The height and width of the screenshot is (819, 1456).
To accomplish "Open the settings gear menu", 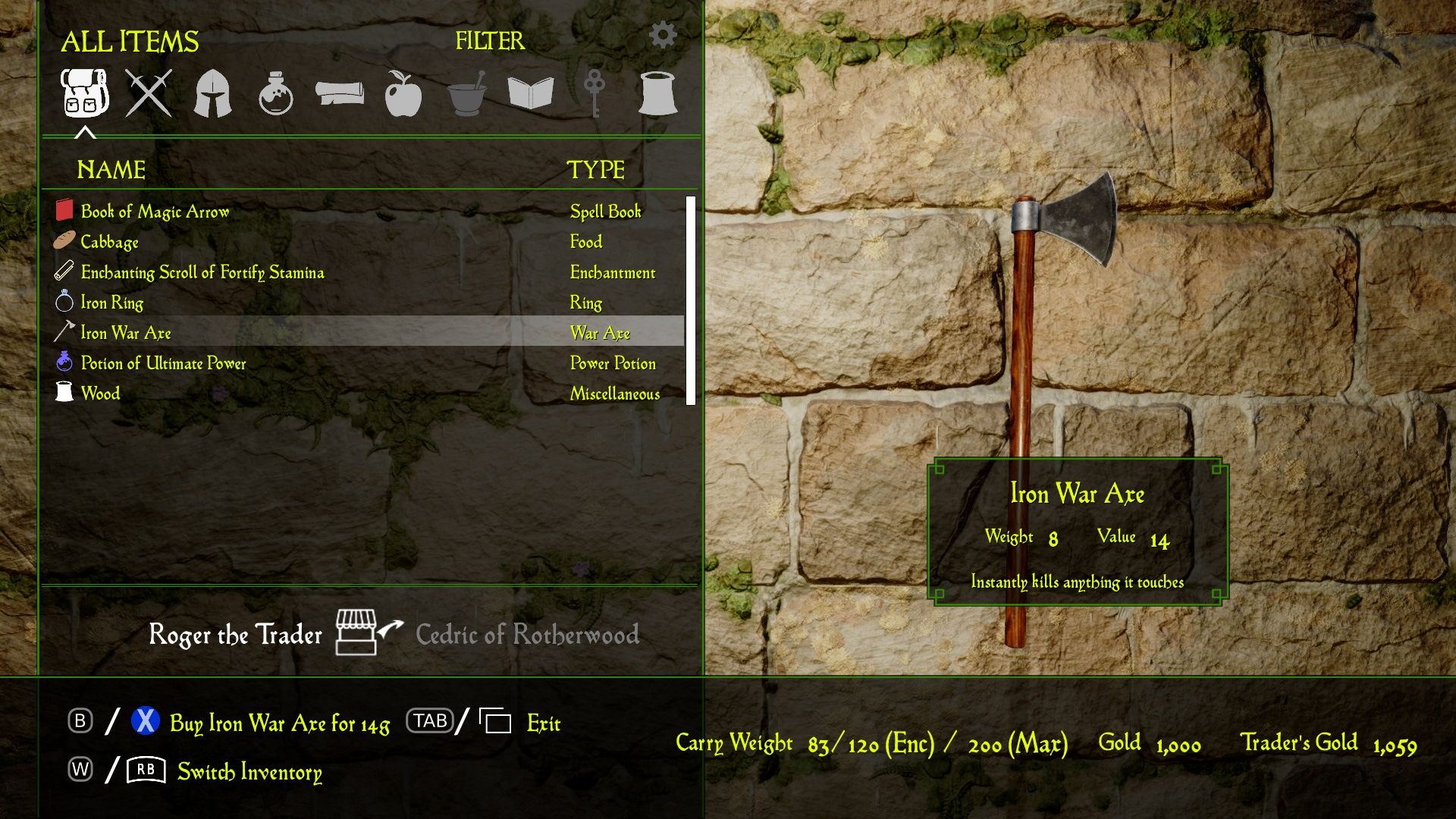I will click(x=664, y=34).
